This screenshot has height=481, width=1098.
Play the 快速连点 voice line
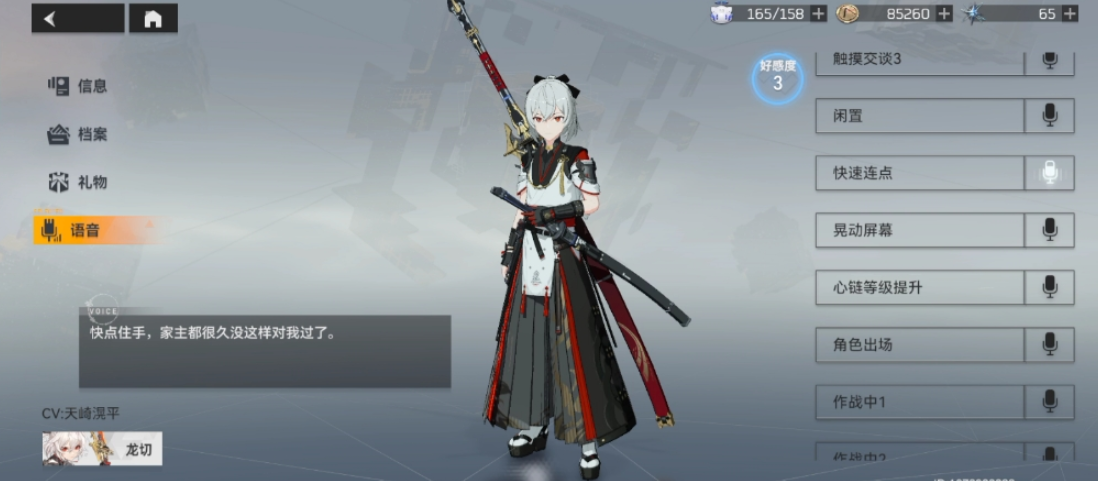coord(1049,173)
